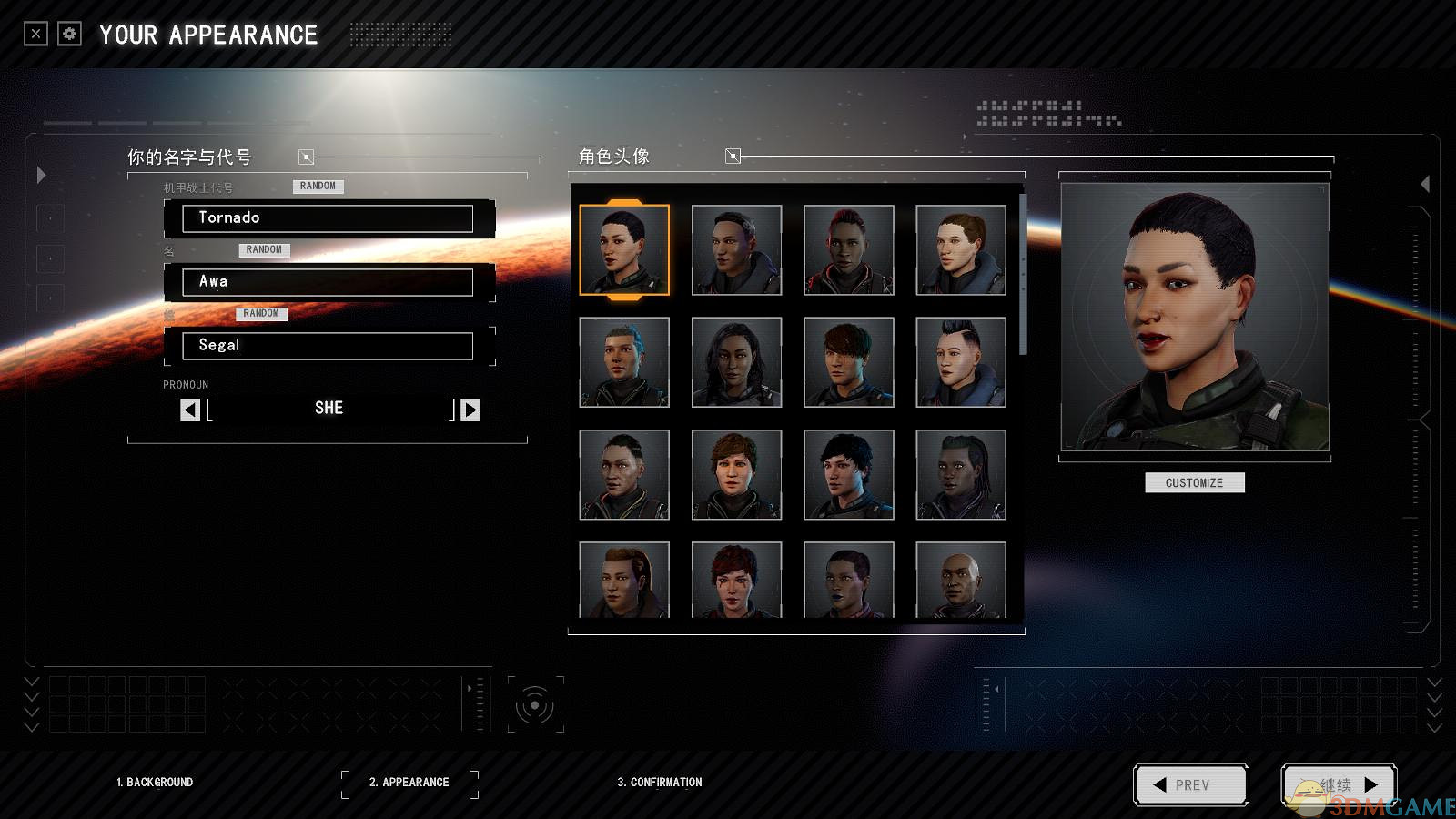Switch to the next pronoun option
Image resolution: width=1456 pixels, height=819 pixels.
coord(470,409)
